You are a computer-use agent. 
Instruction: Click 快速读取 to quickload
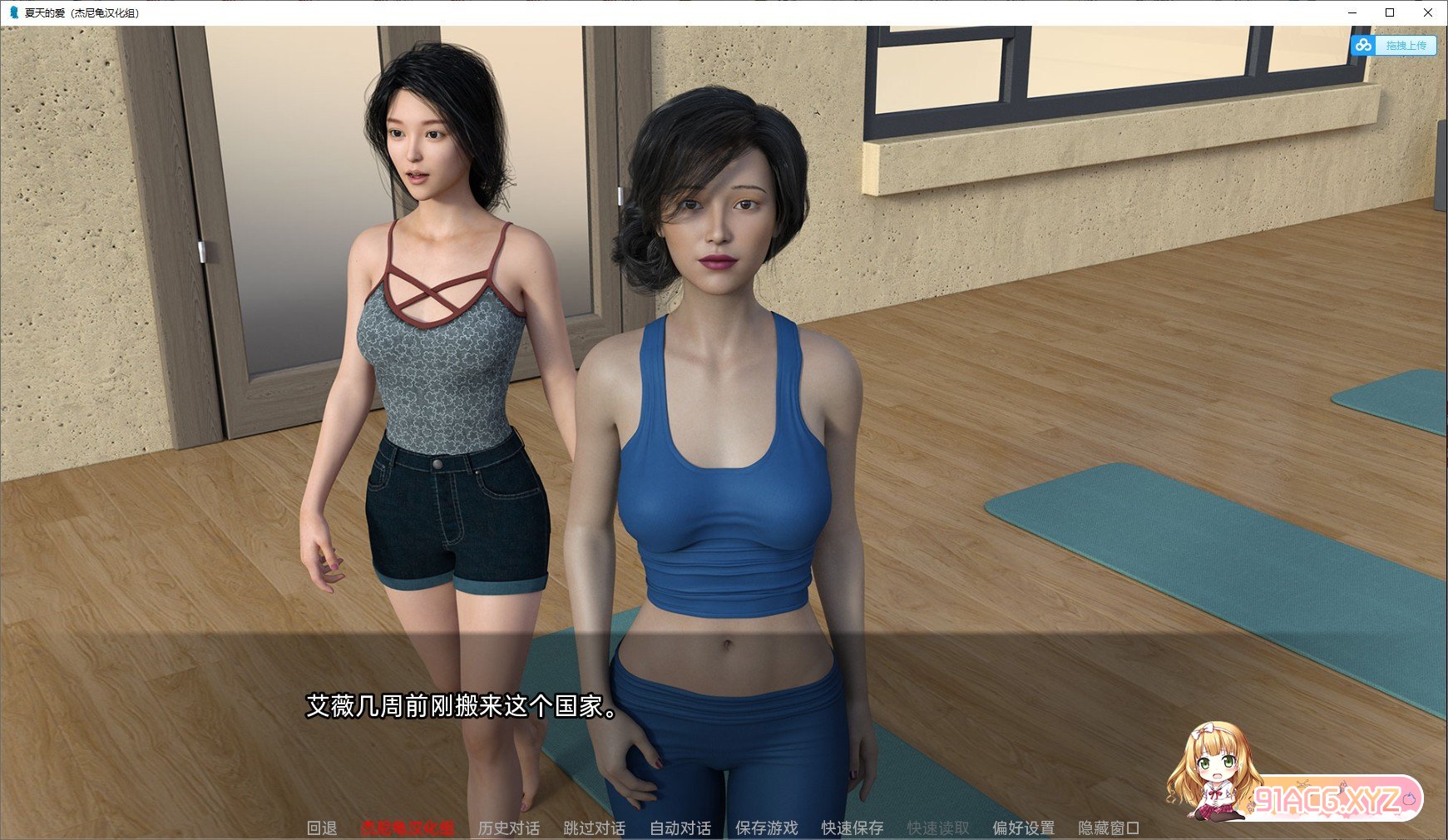937,828
